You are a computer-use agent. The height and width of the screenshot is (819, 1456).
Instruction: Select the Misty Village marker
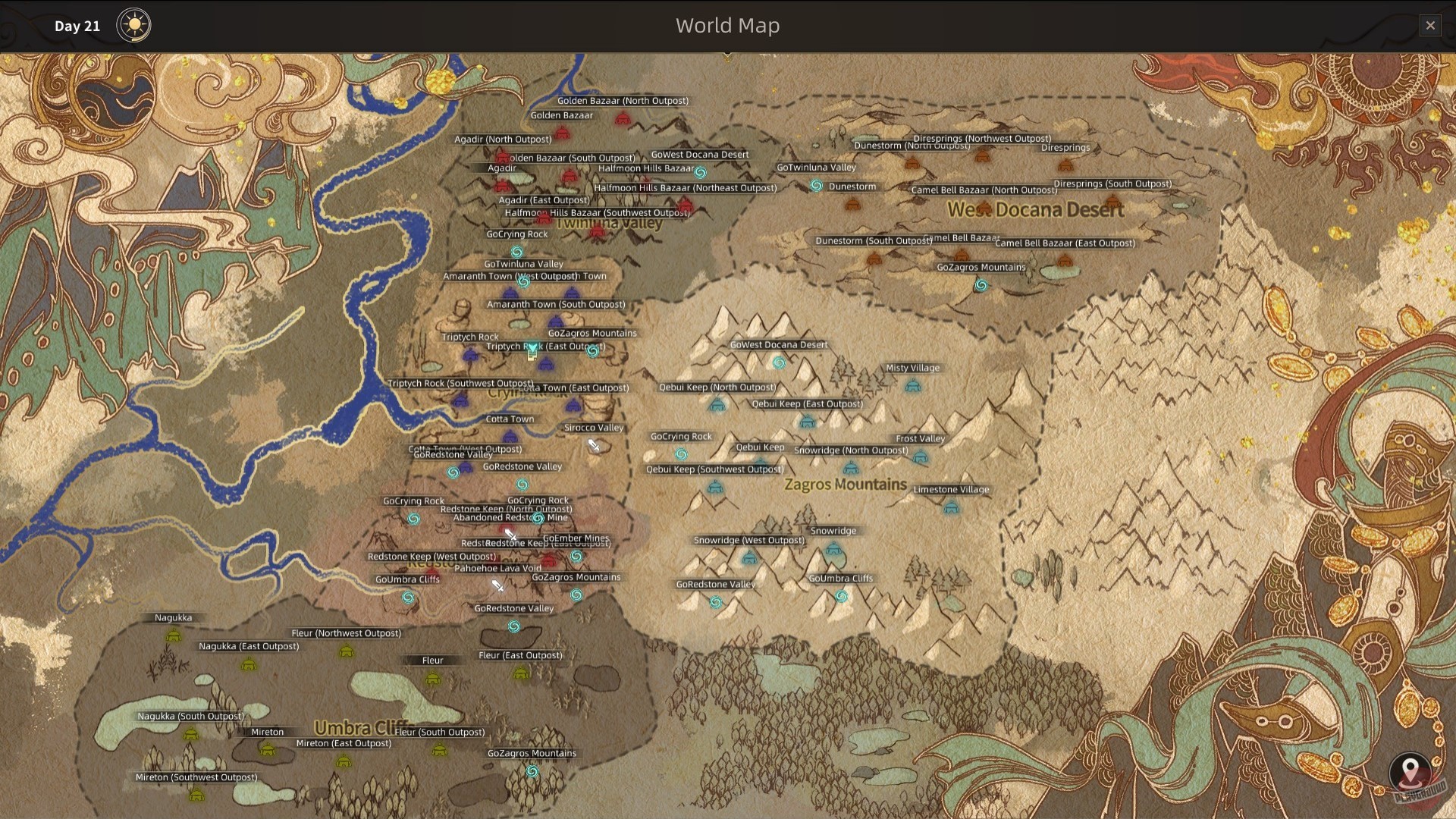click(913, 387)
